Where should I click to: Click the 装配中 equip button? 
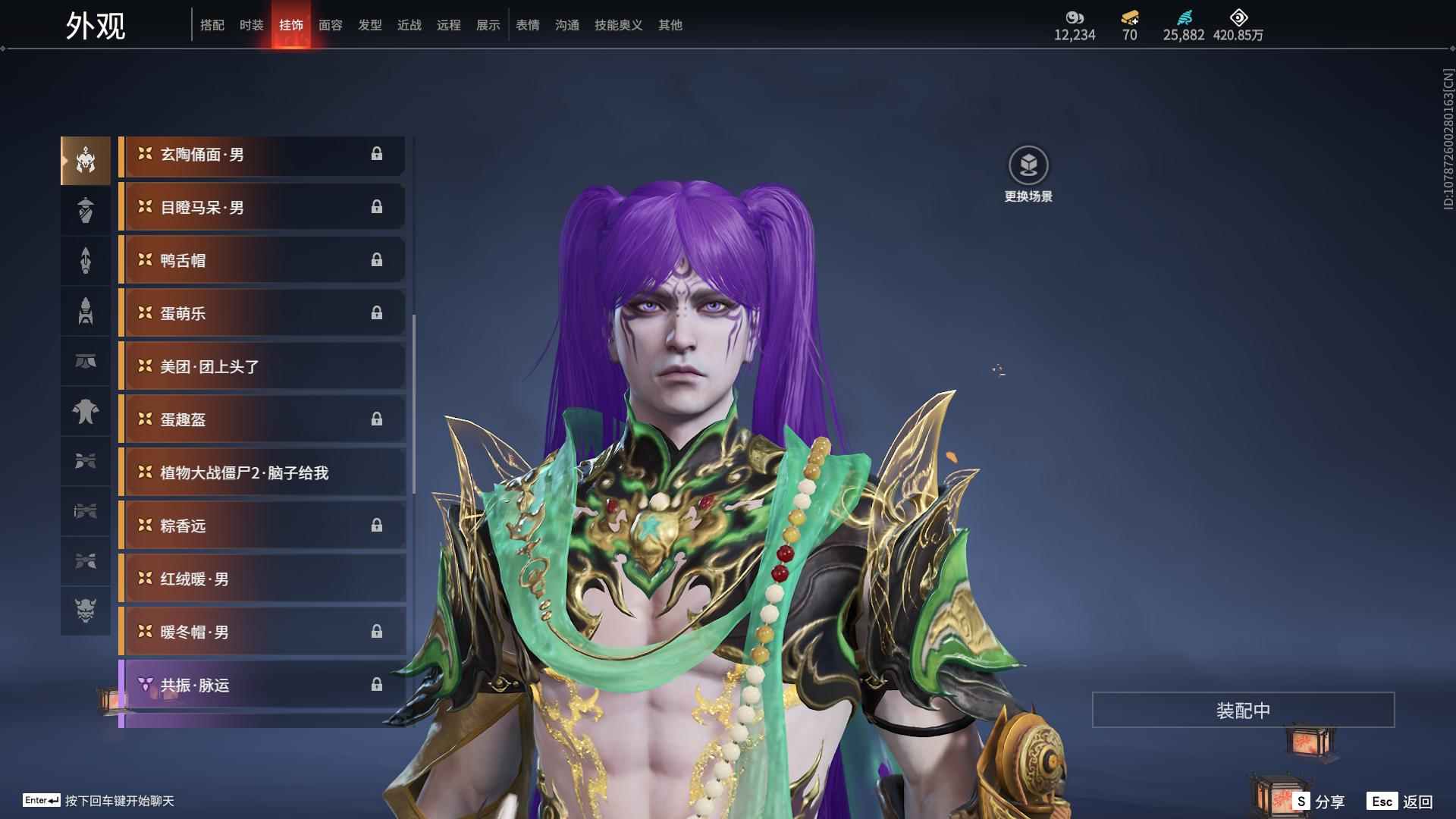click(1243, 710)
